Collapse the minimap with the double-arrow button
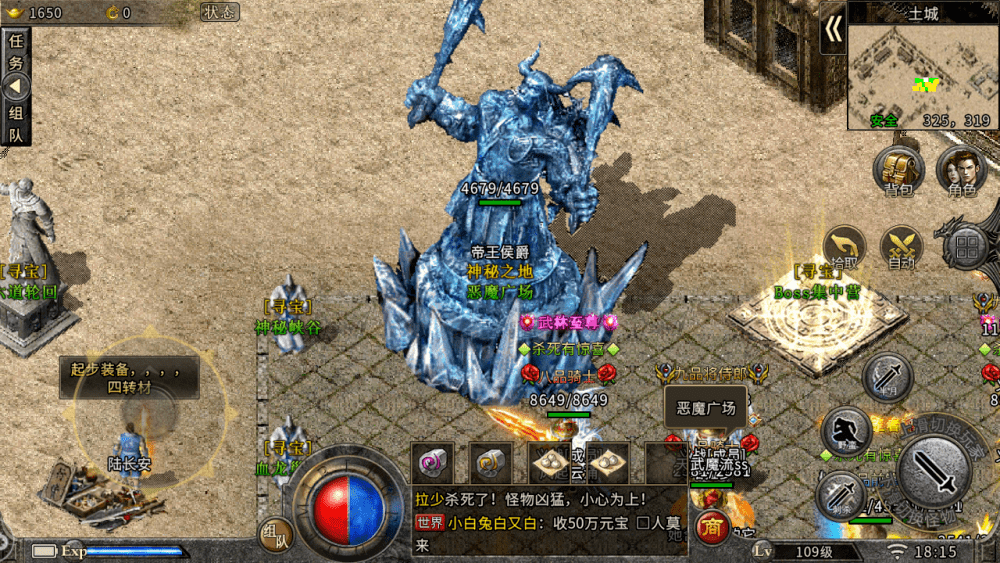Viewport: 1000px width, 563px height. (833, 32)
